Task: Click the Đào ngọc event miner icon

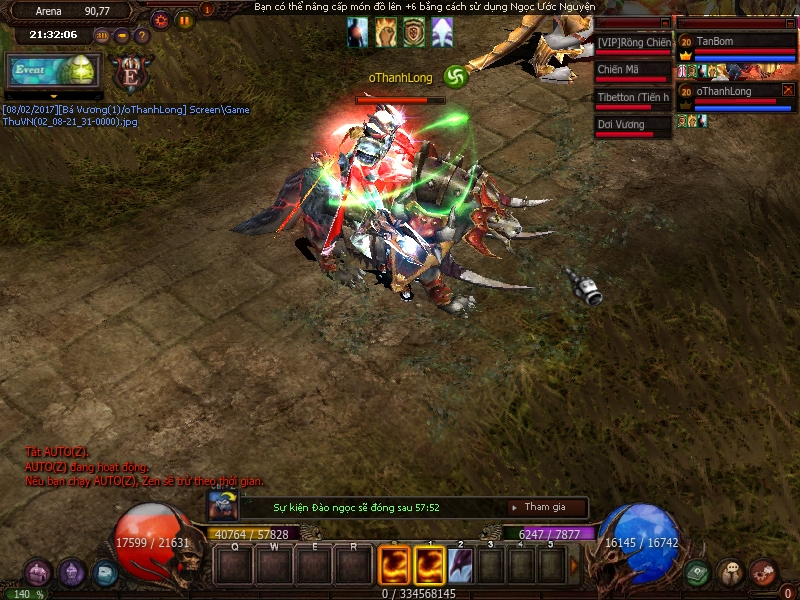Action: pyautogui.click(x=222, y=505)
